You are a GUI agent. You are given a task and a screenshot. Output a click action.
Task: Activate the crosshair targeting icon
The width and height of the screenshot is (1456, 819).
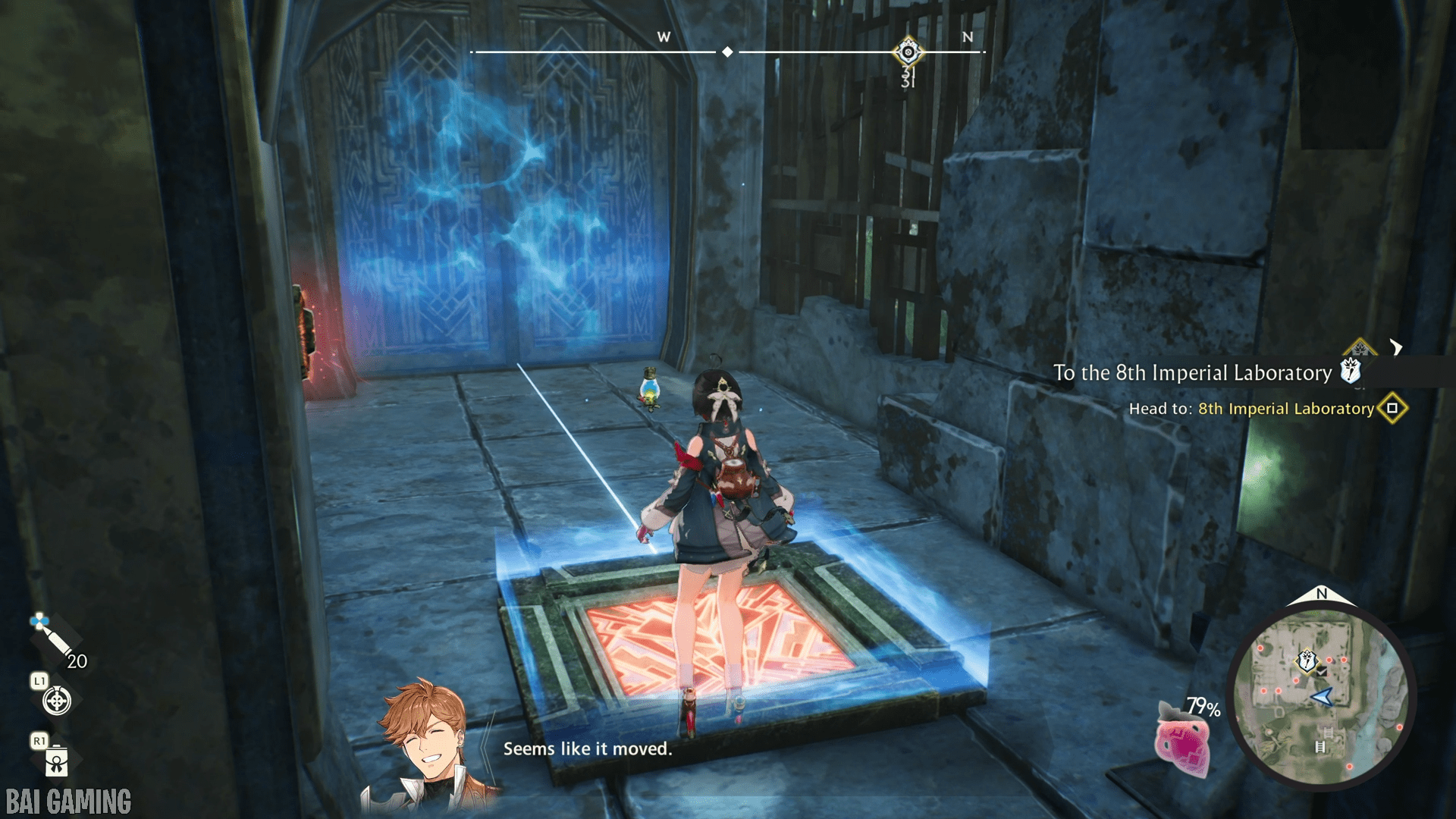[x=57, y=701]
